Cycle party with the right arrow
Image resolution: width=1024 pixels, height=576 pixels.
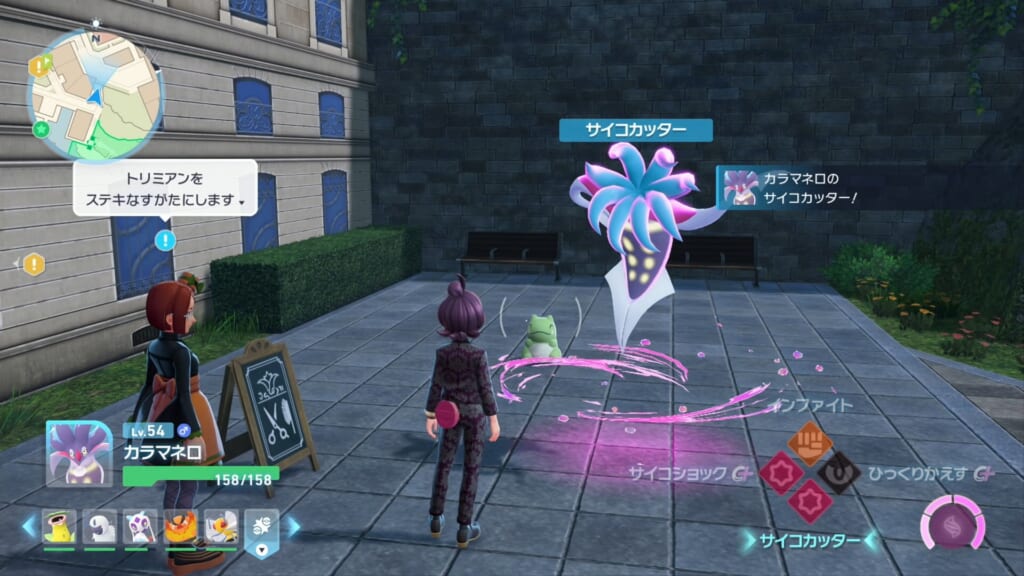(294, 527)
